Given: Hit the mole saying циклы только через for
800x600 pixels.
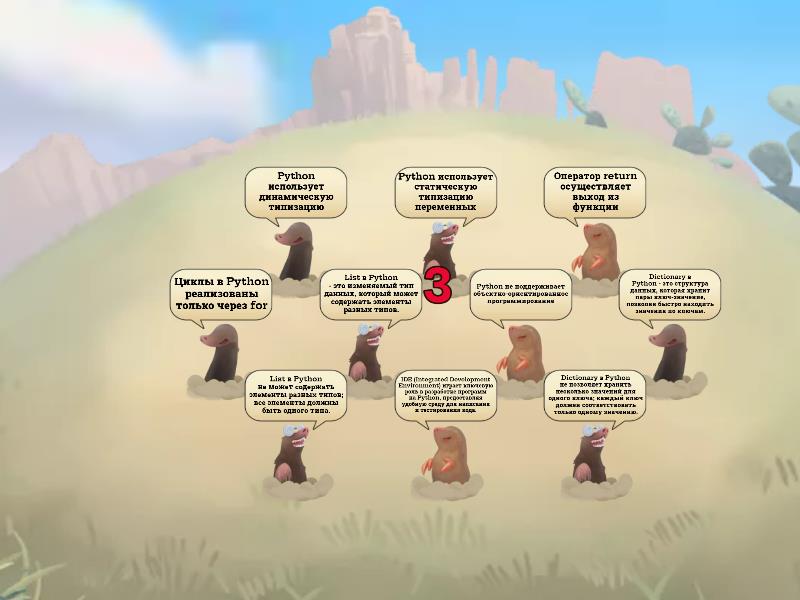Looking at the screenshot, I should pyautogui.click(x=221, y=356).
